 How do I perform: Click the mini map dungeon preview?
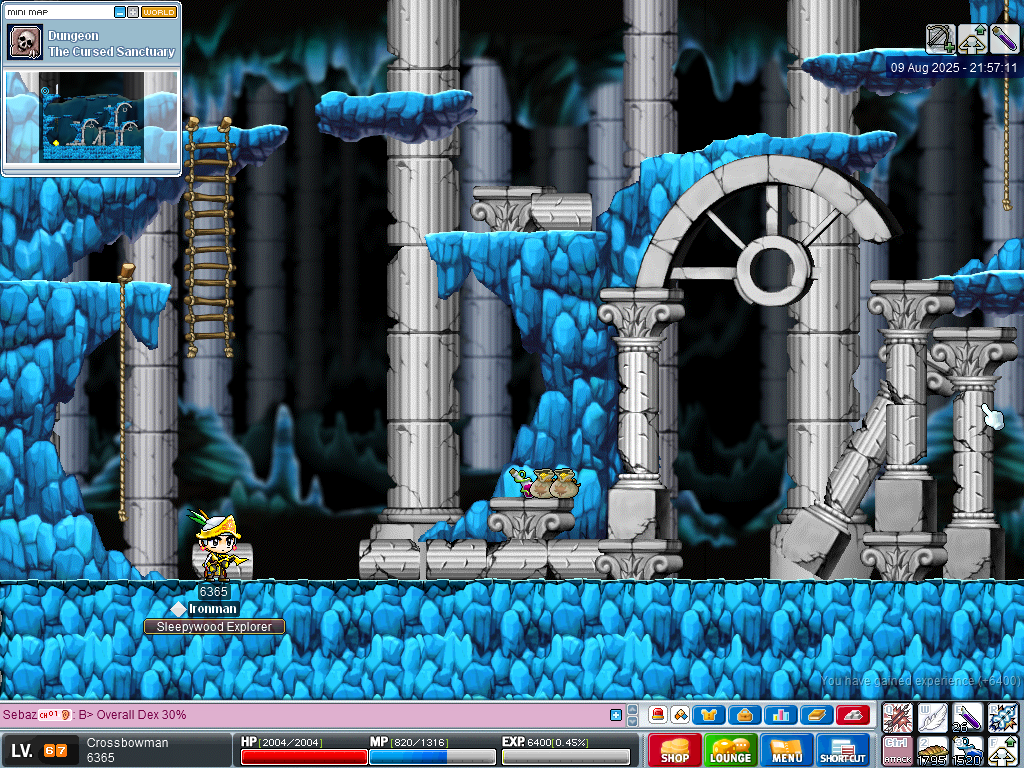pos(92,116)
